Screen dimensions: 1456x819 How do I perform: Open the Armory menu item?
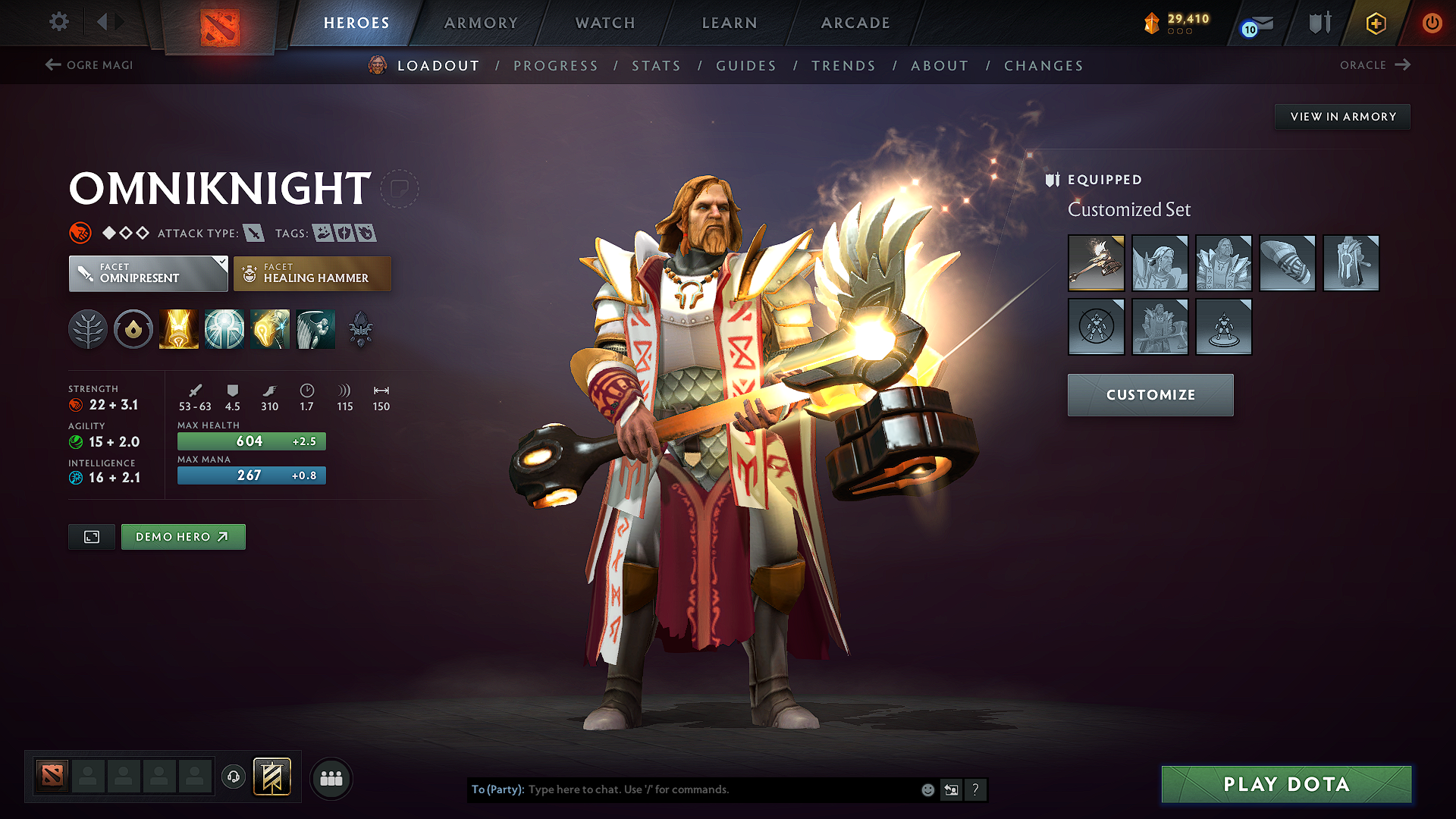point(481,23)
